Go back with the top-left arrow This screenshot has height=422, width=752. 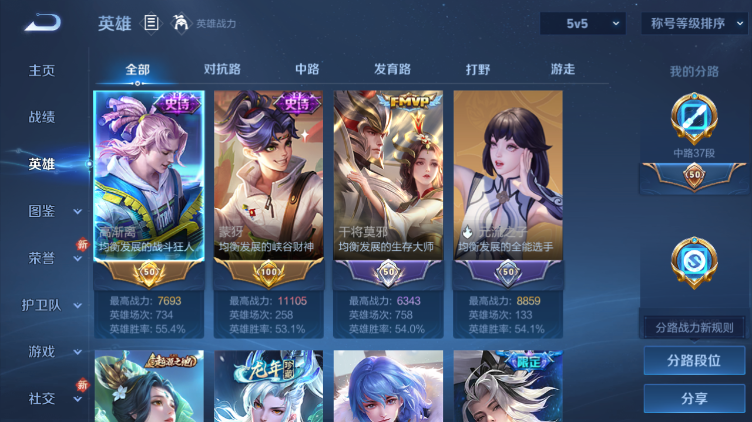pos(43,23)
